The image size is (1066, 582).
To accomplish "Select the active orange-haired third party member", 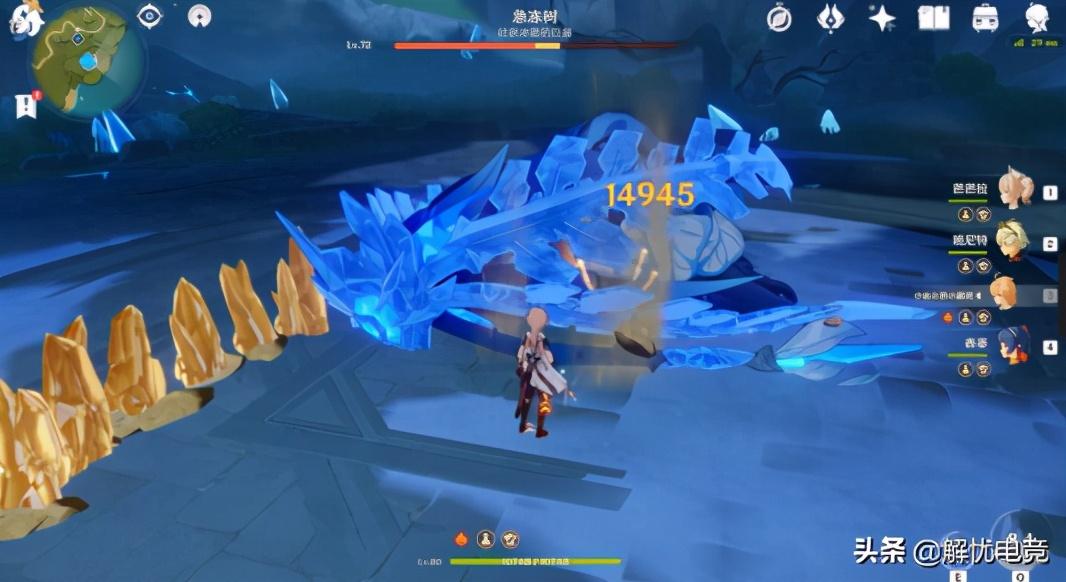I will (1003, 294).
